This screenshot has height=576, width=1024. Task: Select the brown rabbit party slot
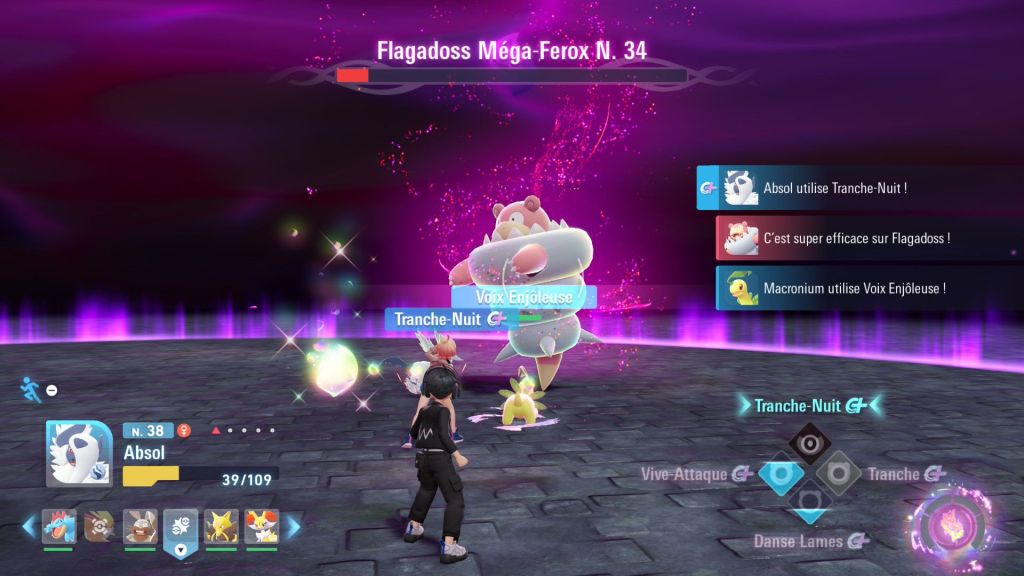click(140, 526)
